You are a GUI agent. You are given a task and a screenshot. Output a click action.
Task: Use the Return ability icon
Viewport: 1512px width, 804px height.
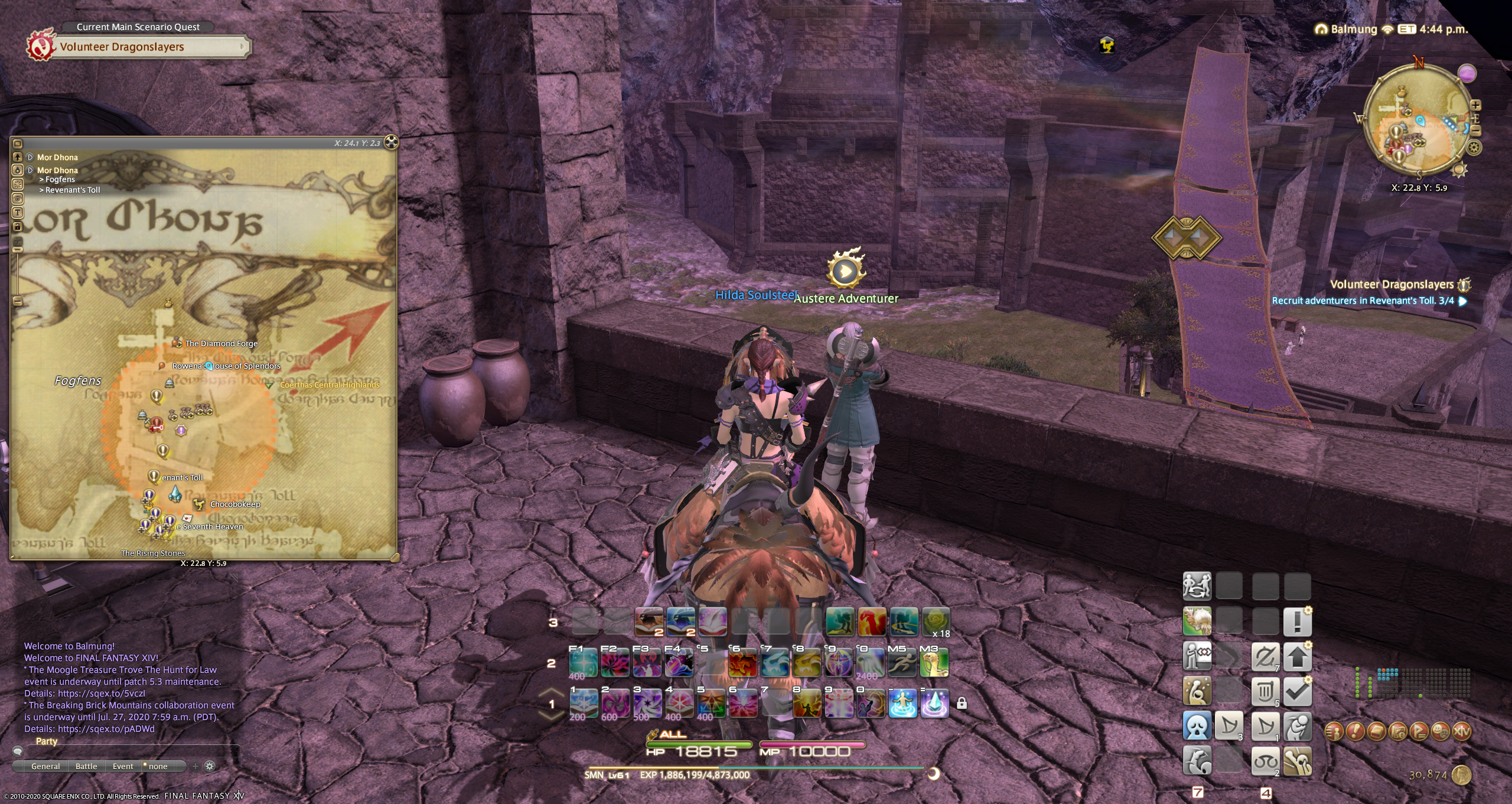point(902,704)
